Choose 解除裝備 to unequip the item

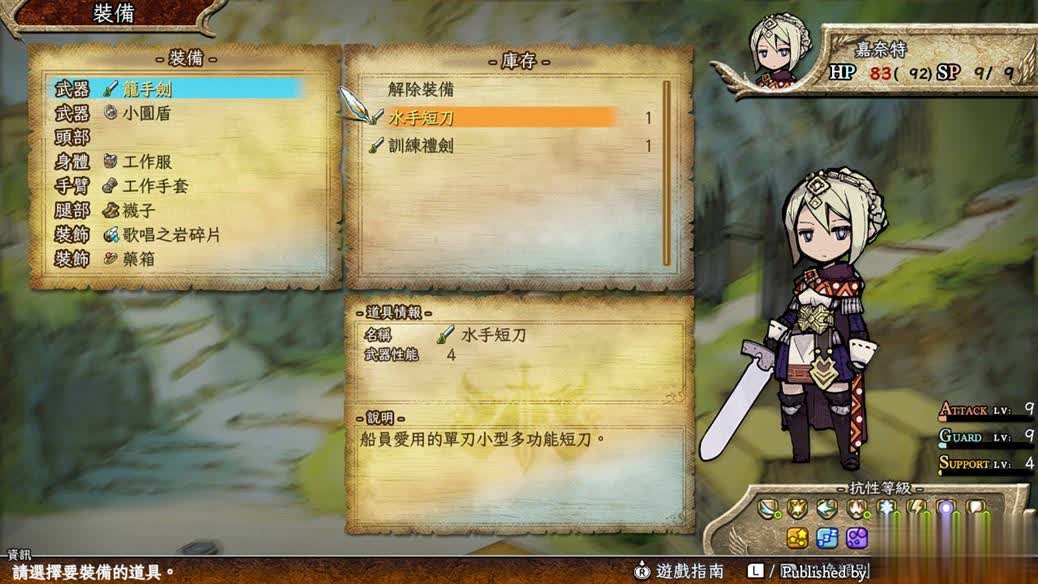click(421, 90)
